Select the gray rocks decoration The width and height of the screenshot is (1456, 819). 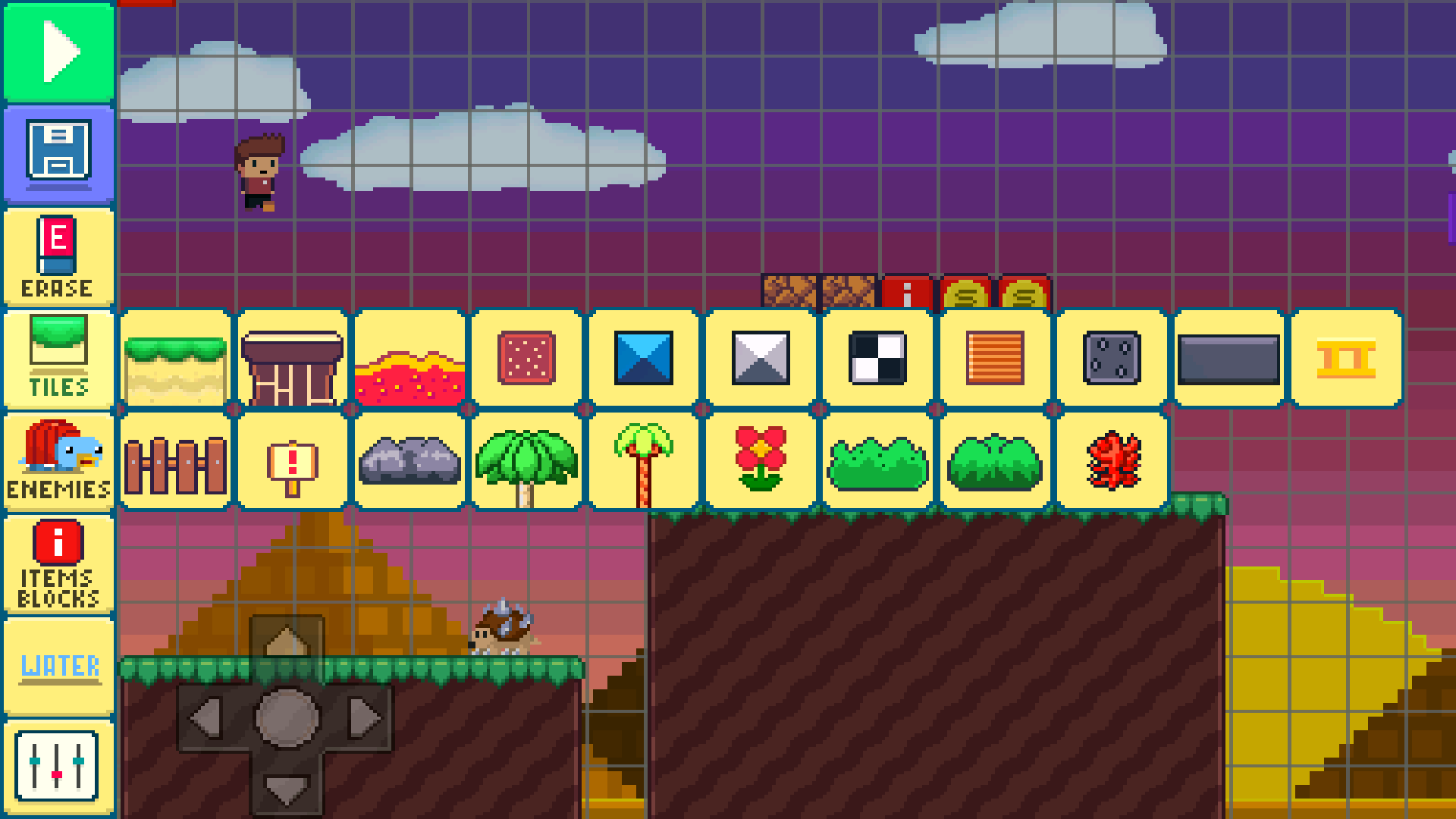point(410,460)
